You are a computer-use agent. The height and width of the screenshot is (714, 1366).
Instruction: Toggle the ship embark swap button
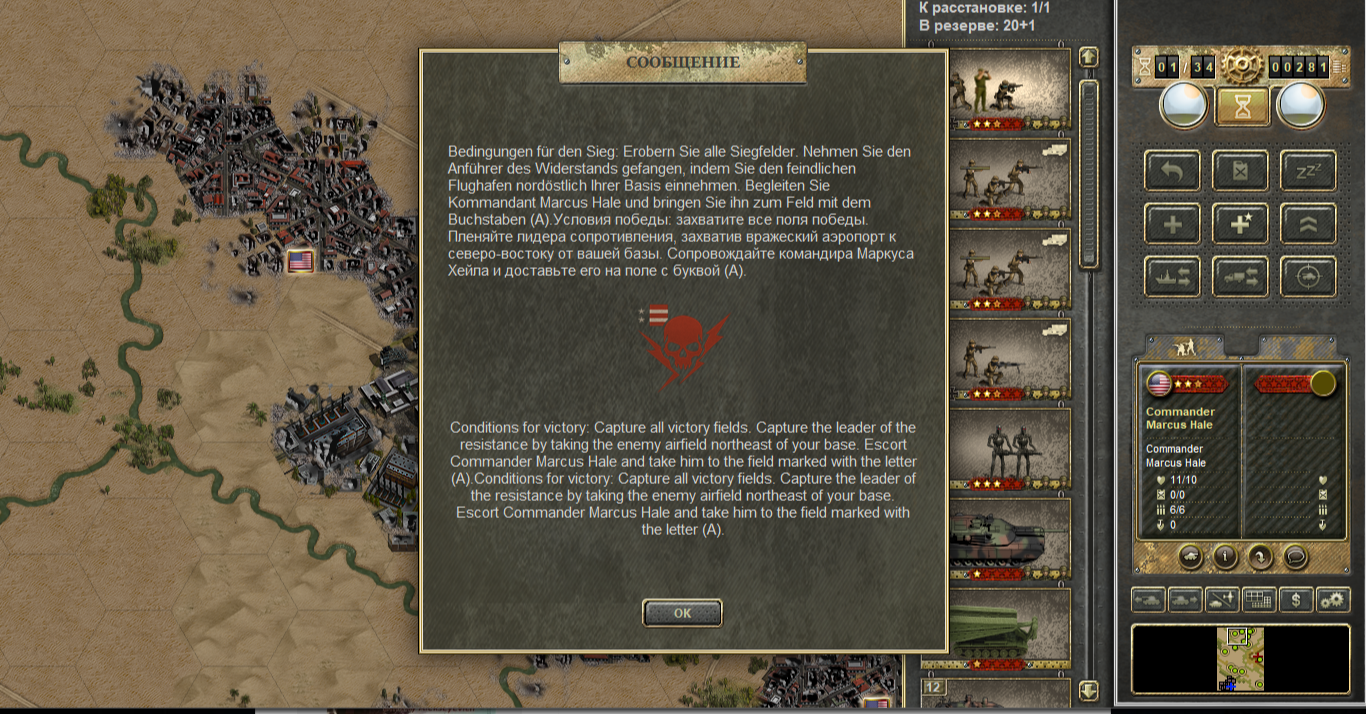1174,277
